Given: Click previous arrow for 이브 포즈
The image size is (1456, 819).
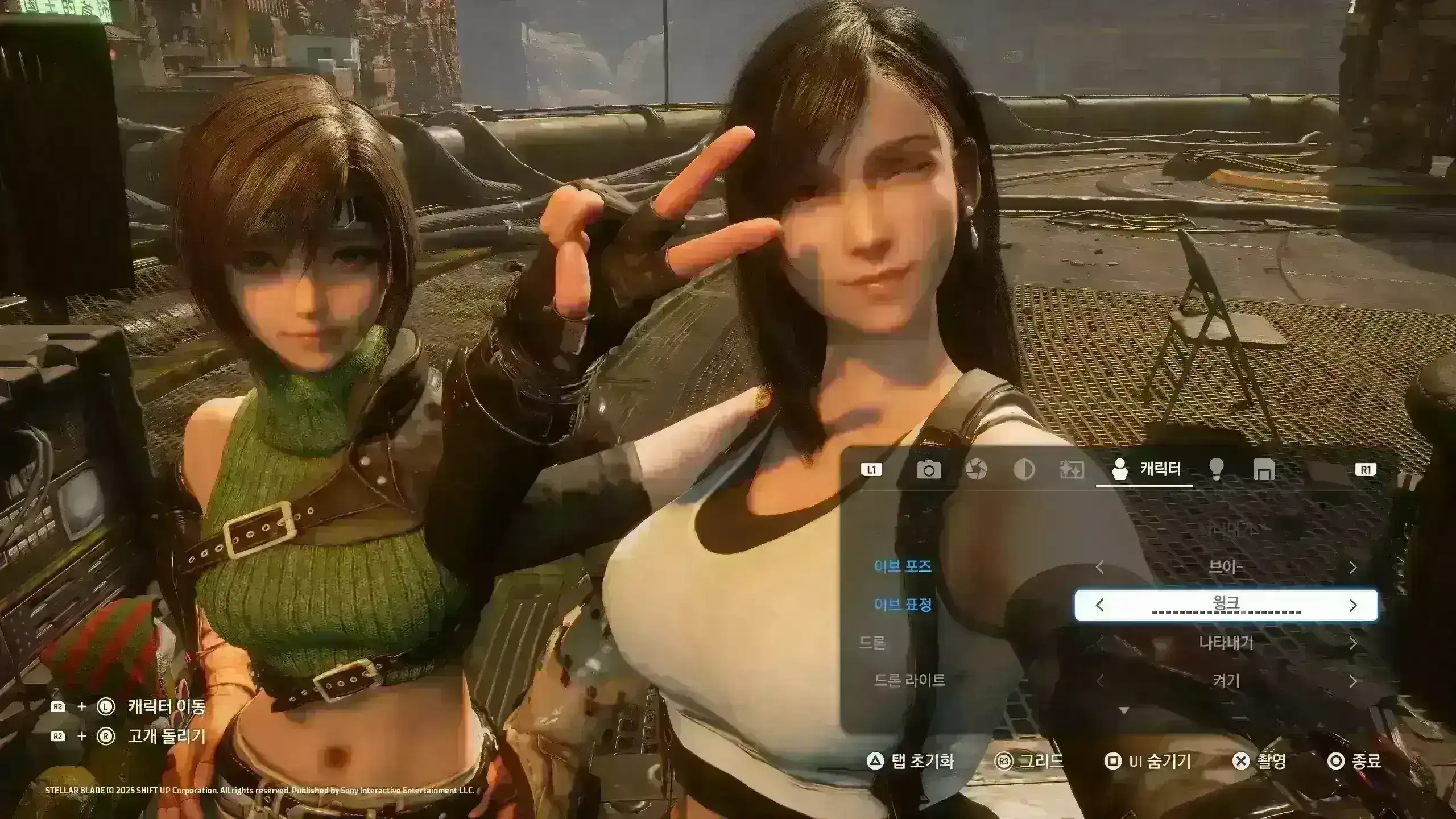Looking at the screenshot, I should (1099, 568).
